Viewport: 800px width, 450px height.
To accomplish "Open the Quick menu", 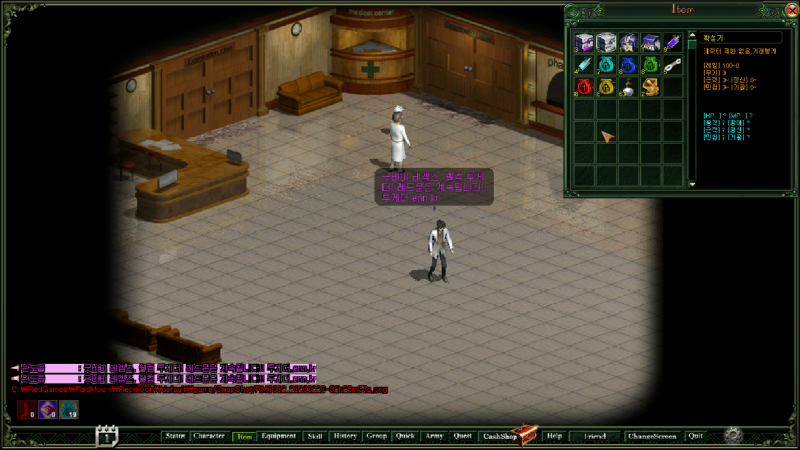I will (405, 436).
